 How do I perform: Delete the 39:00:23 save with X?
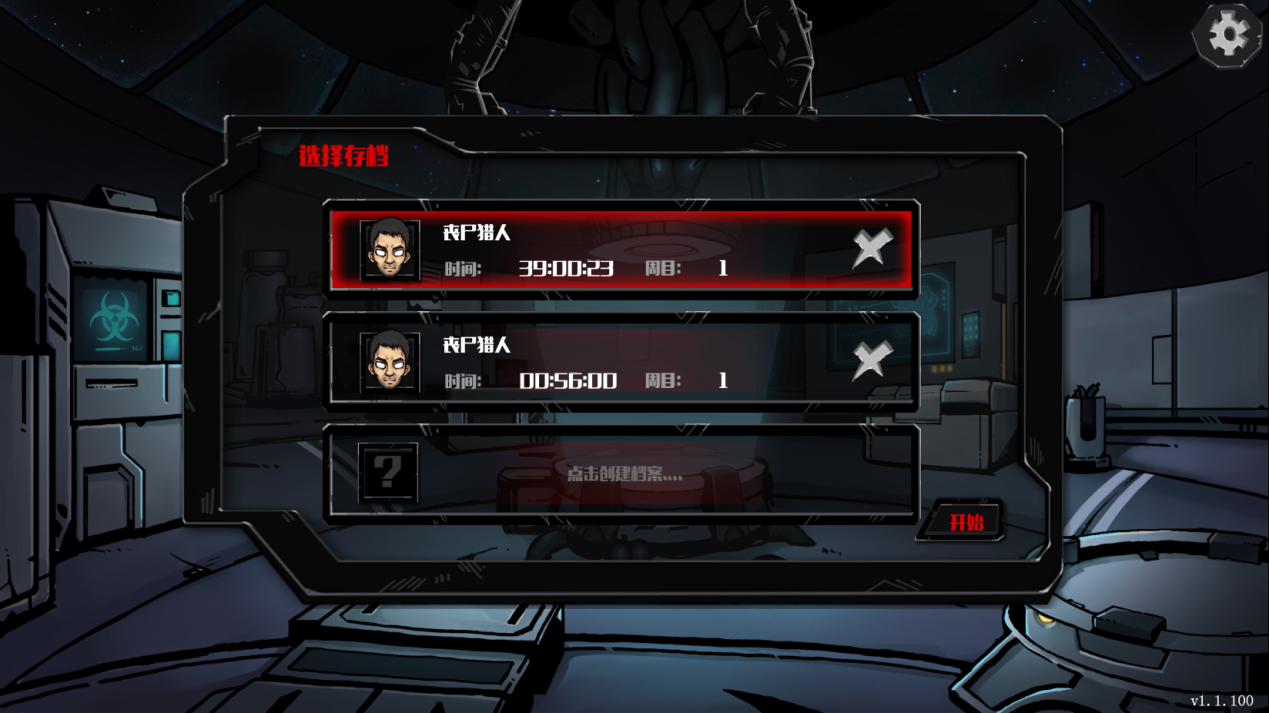pos(871,248)
